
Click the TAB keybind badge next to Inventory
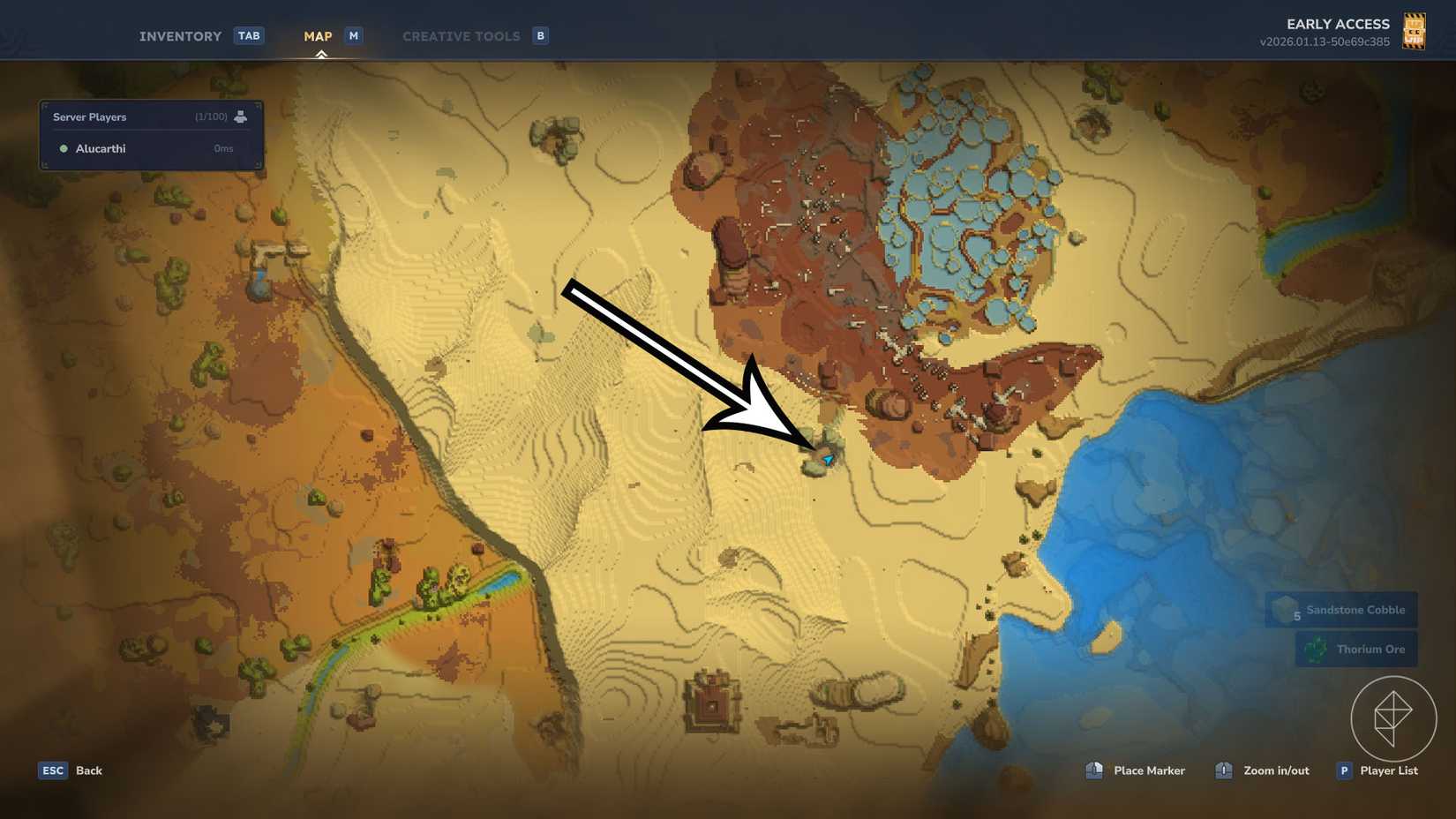pos(249,35)
